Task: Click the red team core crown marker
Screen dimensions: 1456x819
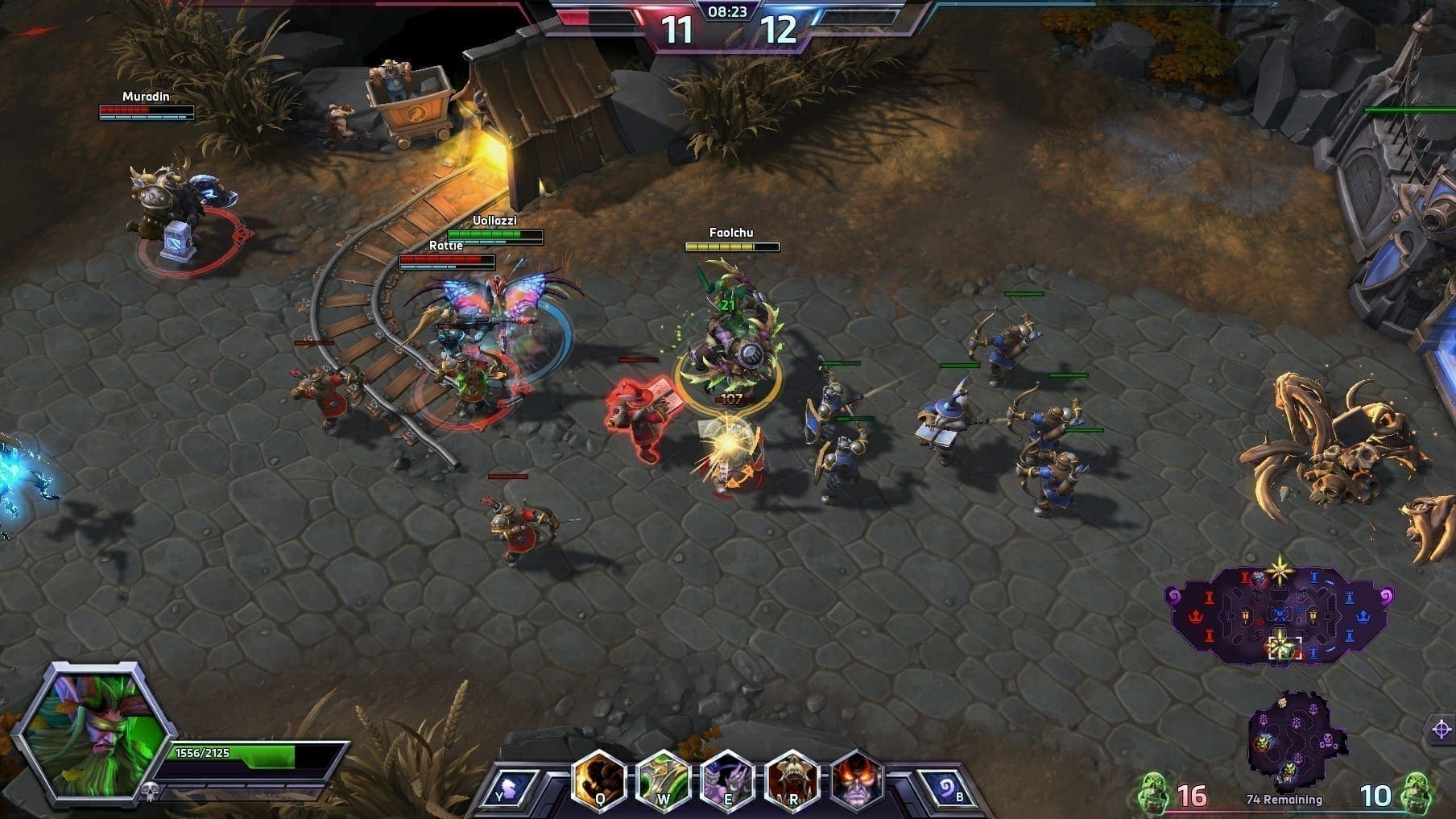Action: click(x=1196, y=617)
